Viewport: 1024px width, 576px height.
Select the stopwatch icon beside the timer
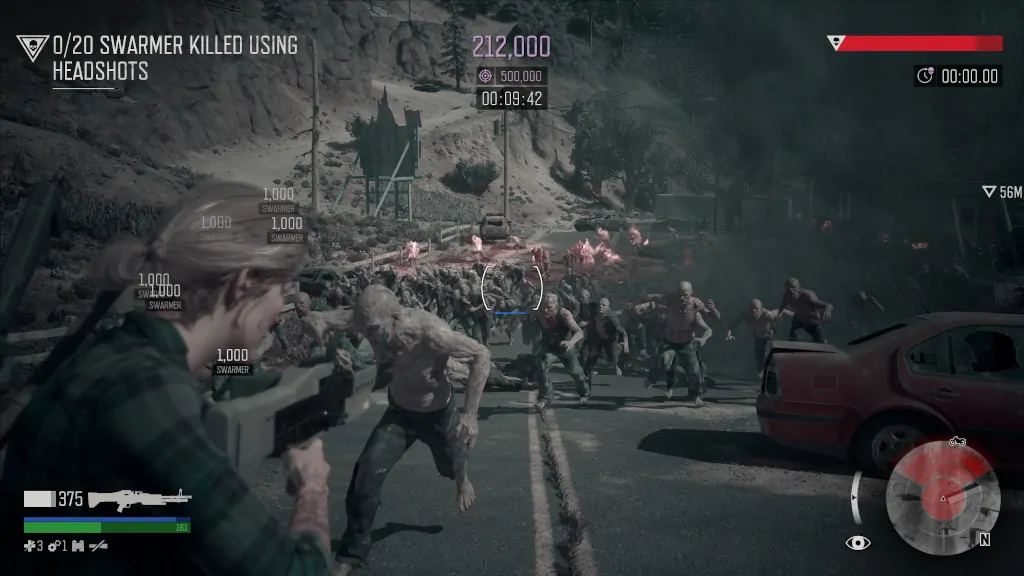[x=925, y=76]
